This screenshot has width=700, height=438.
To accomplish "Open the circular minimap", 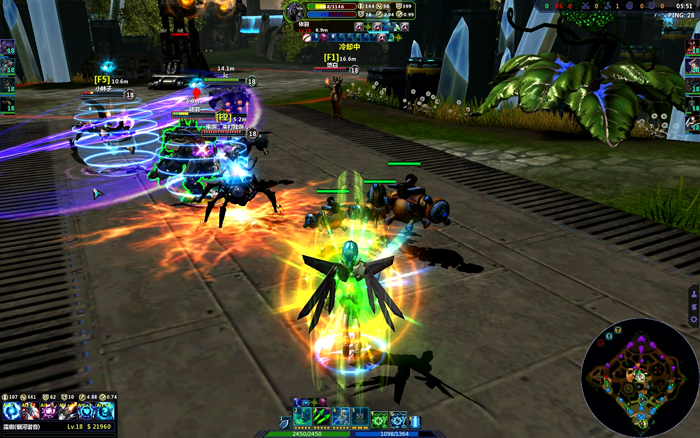I will (x=640, y=377).
